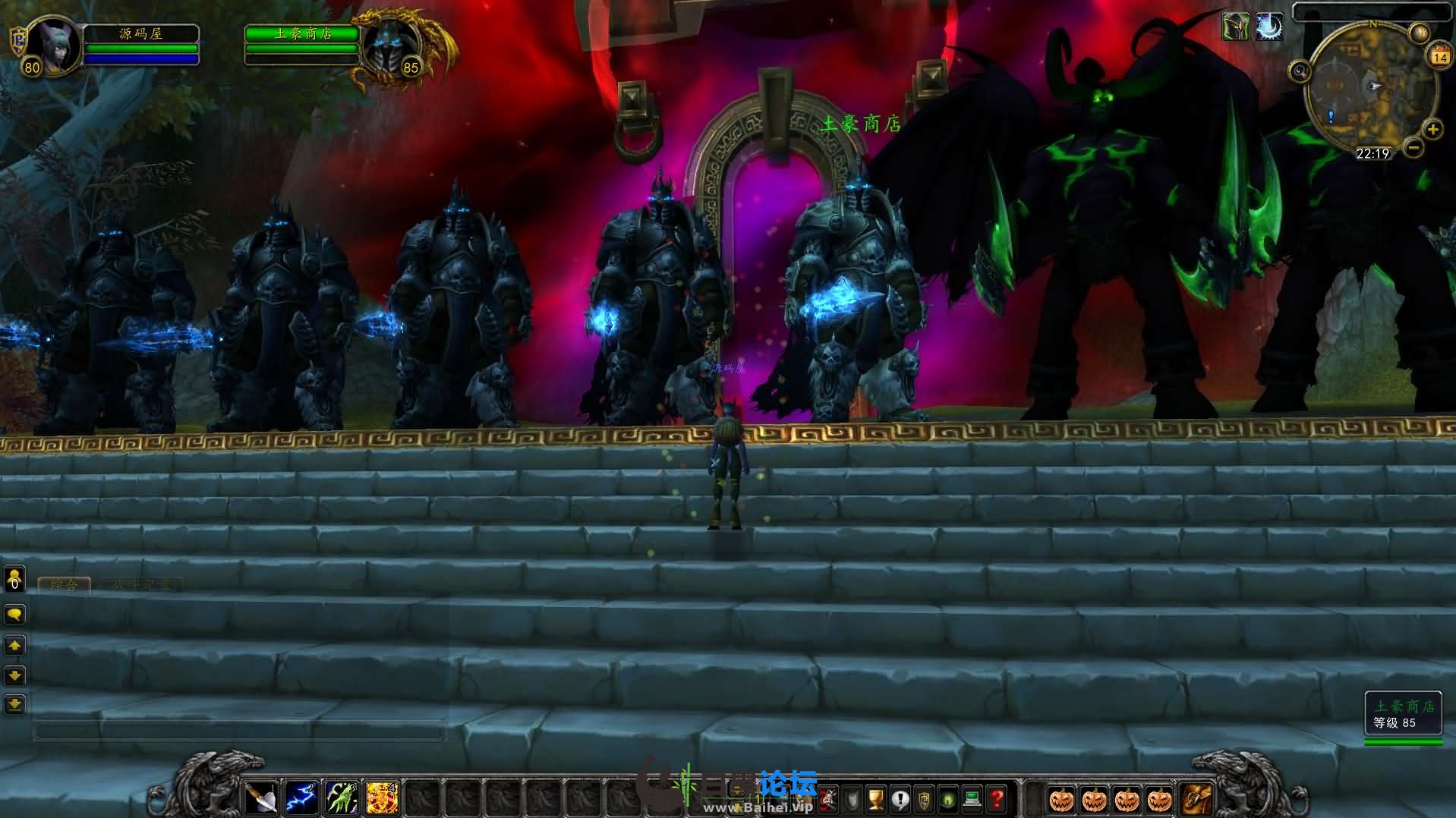Viewport: 1456px width, 818px height.
Task: Use the lightning bolt ability
Action: 301,798
